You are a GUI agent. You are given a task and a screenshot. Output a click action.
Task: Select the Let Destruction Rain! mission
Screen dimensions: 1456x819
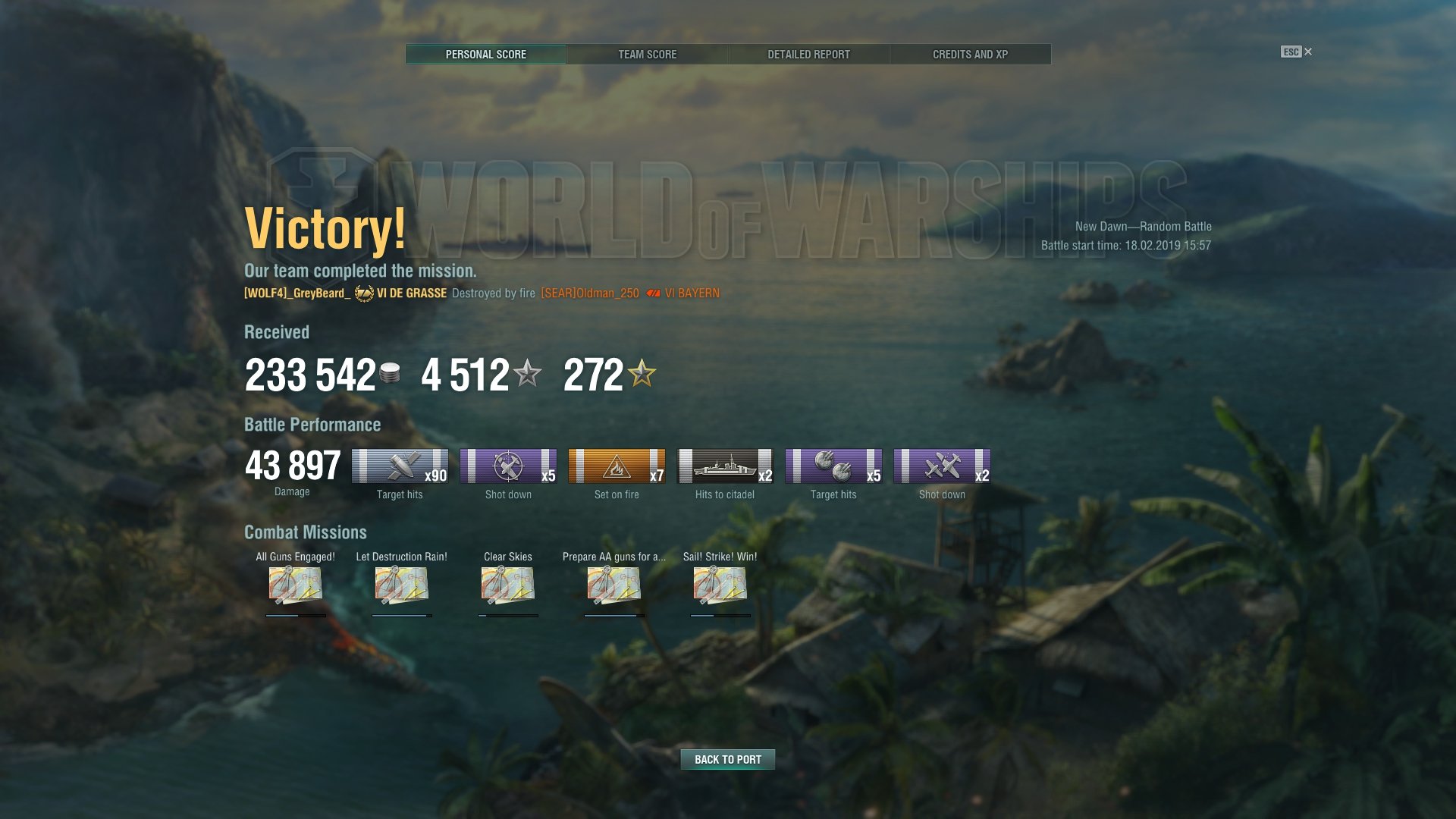[x=401, y=585]
